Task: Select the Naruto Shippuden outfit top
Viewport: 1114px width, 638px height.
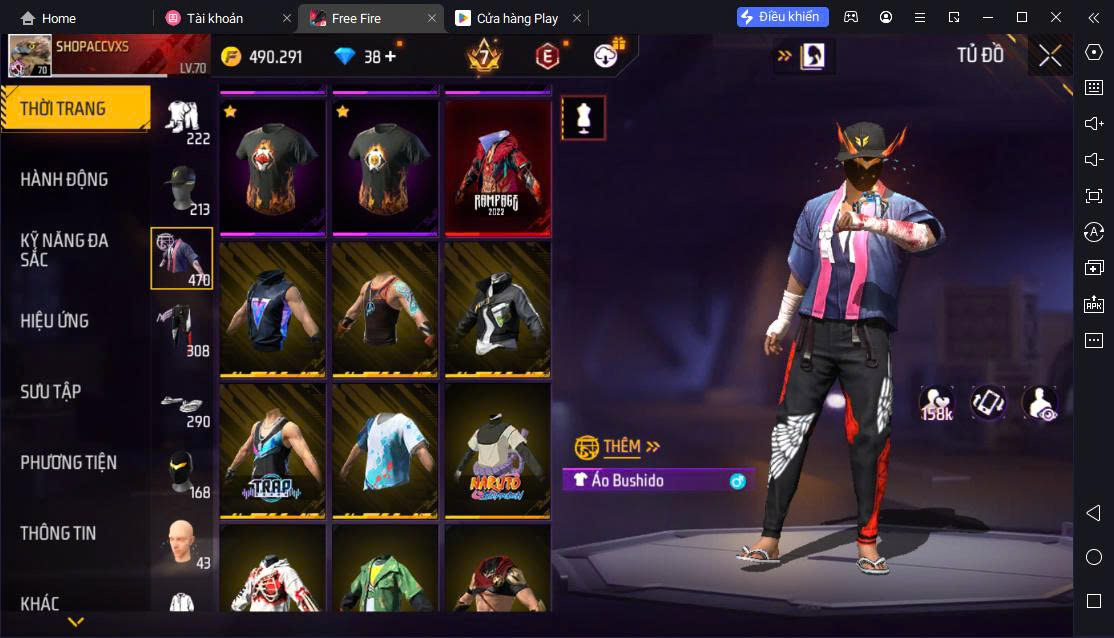Action: tap(497, 449)
